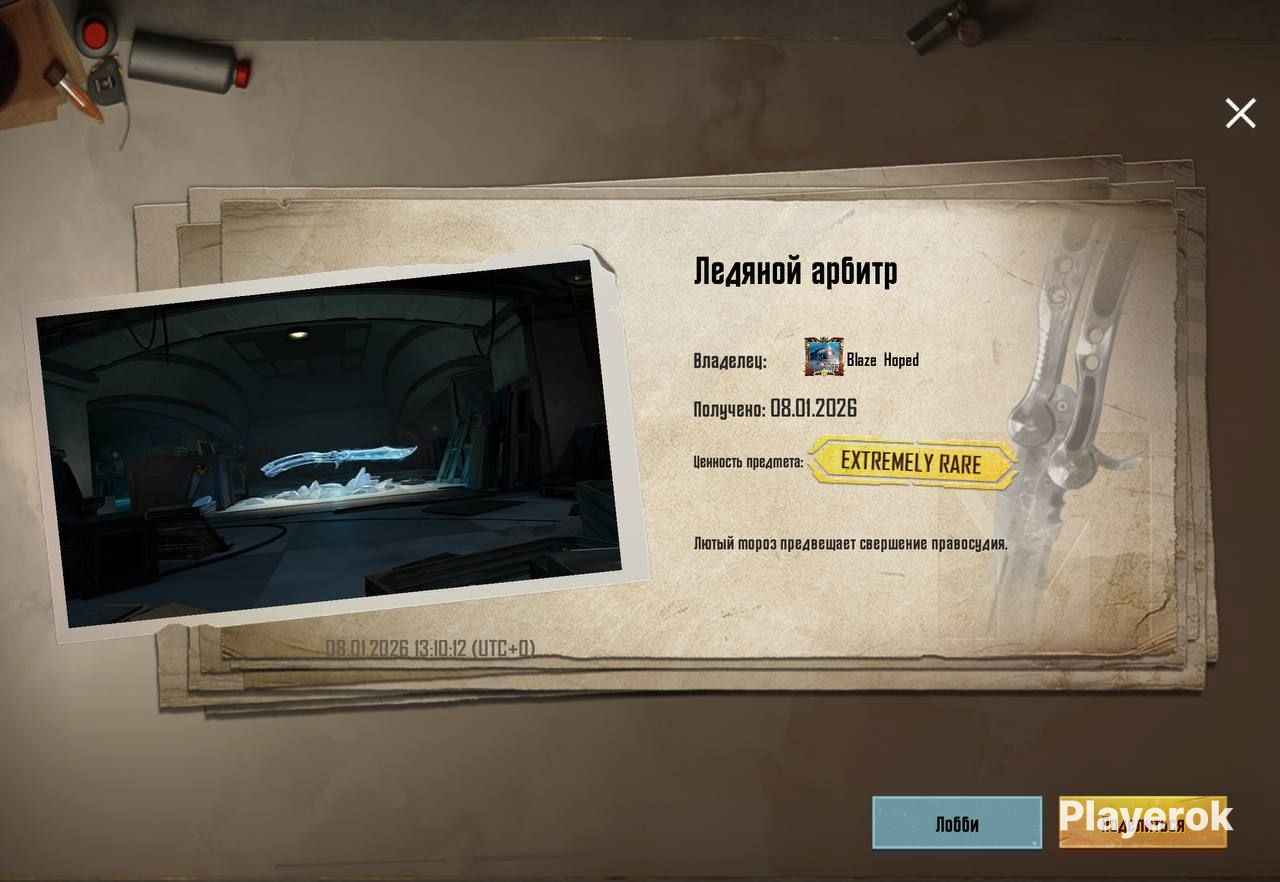Return to lobby with the Лобби button

(x=957, y=824)
